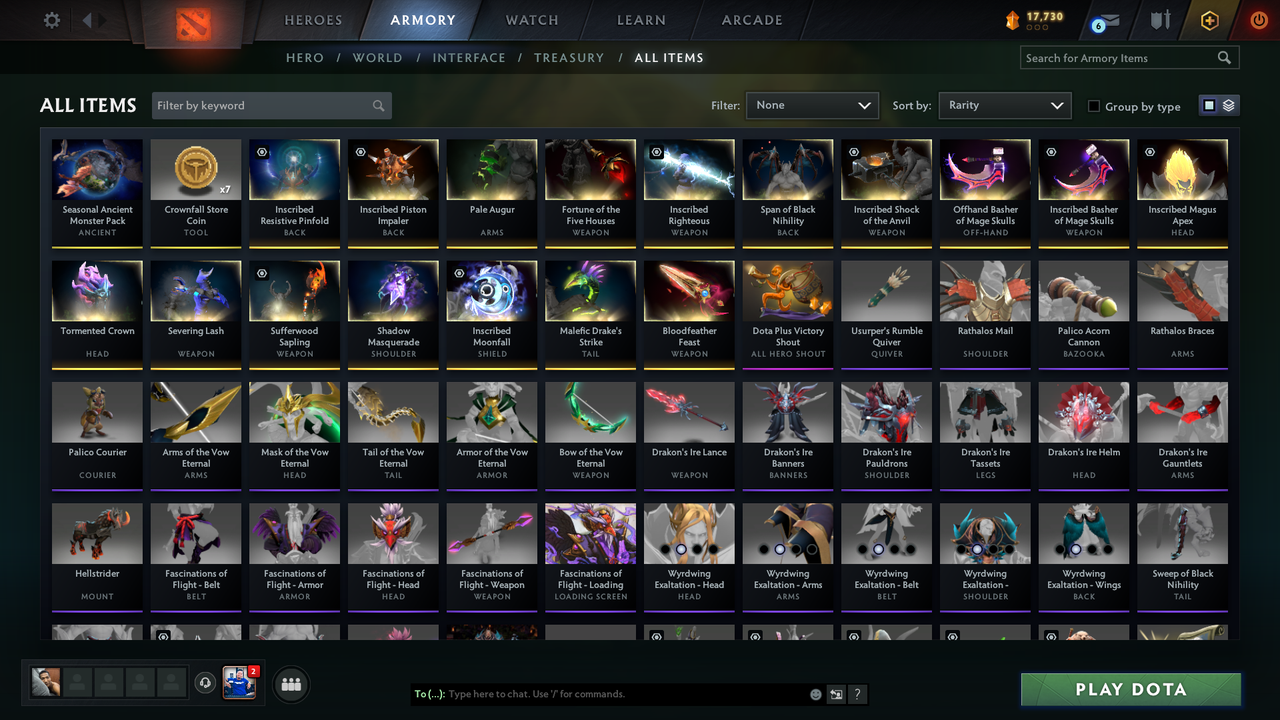Viewport: 1280px width, 720px height.
Task: Click the question mark help button near chat
Action: coord(857,694)
